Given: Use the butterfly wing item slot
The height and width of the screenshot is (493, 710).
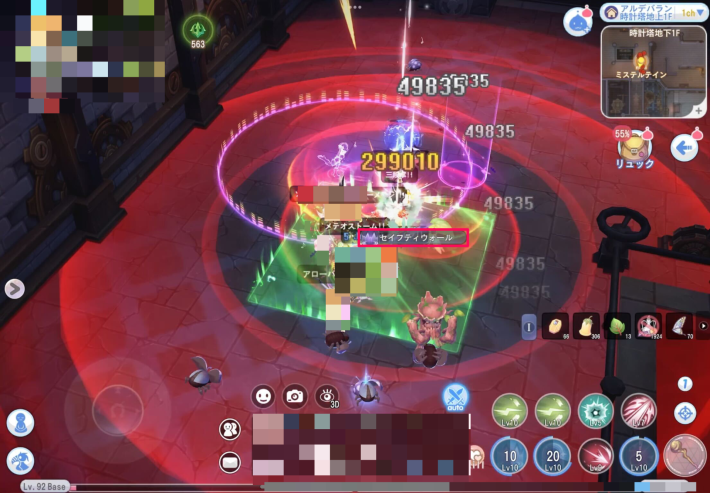Looking at the screenshot, I should click(681, 326).
